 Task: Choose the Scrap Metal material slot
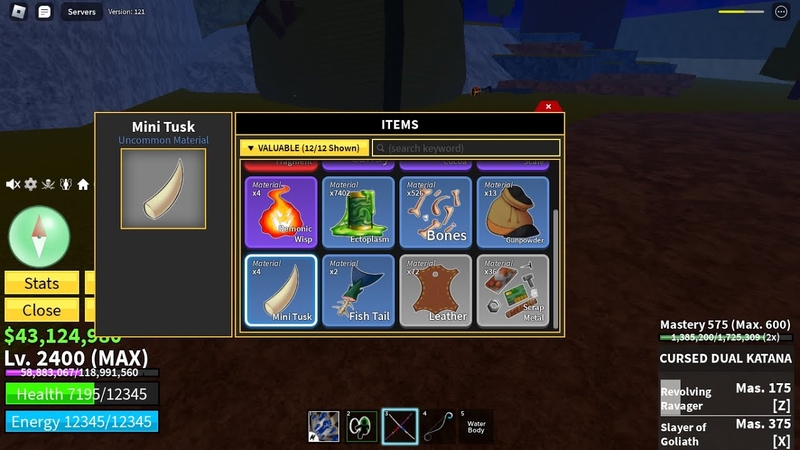513,290
